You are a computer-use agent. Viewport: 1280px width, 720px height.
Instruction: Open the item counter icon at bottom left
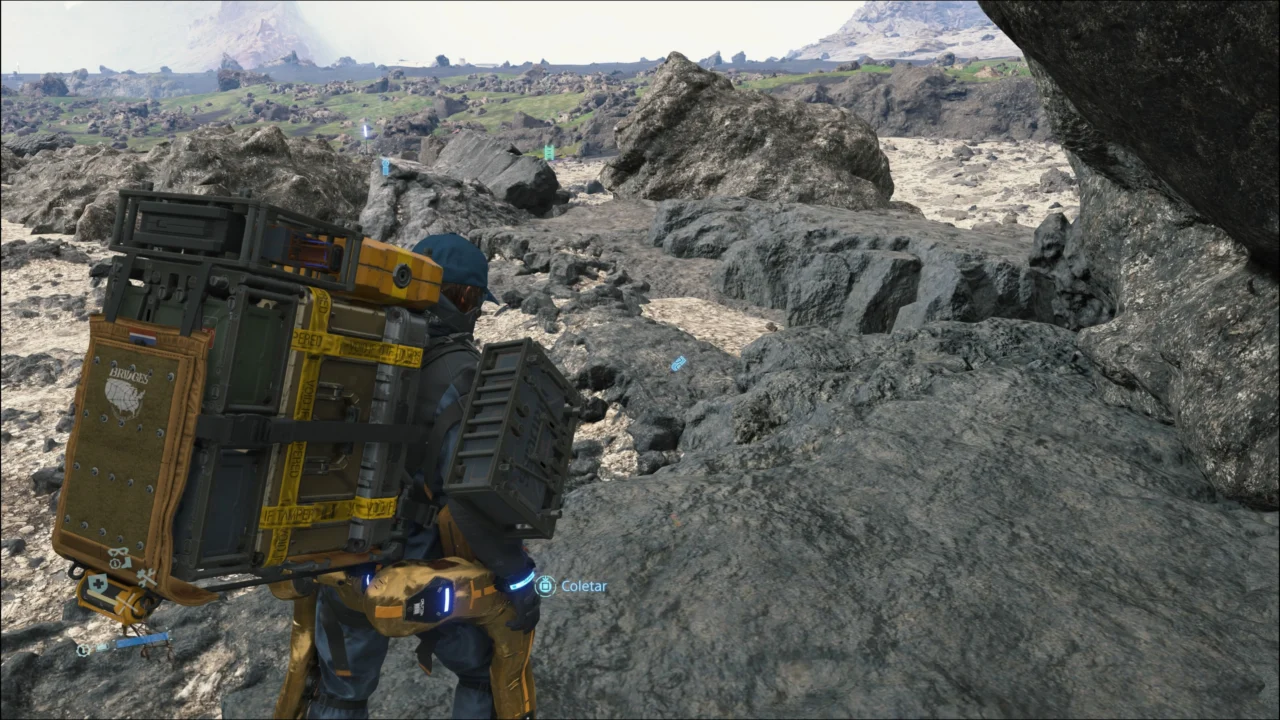[x=82, y=648]
